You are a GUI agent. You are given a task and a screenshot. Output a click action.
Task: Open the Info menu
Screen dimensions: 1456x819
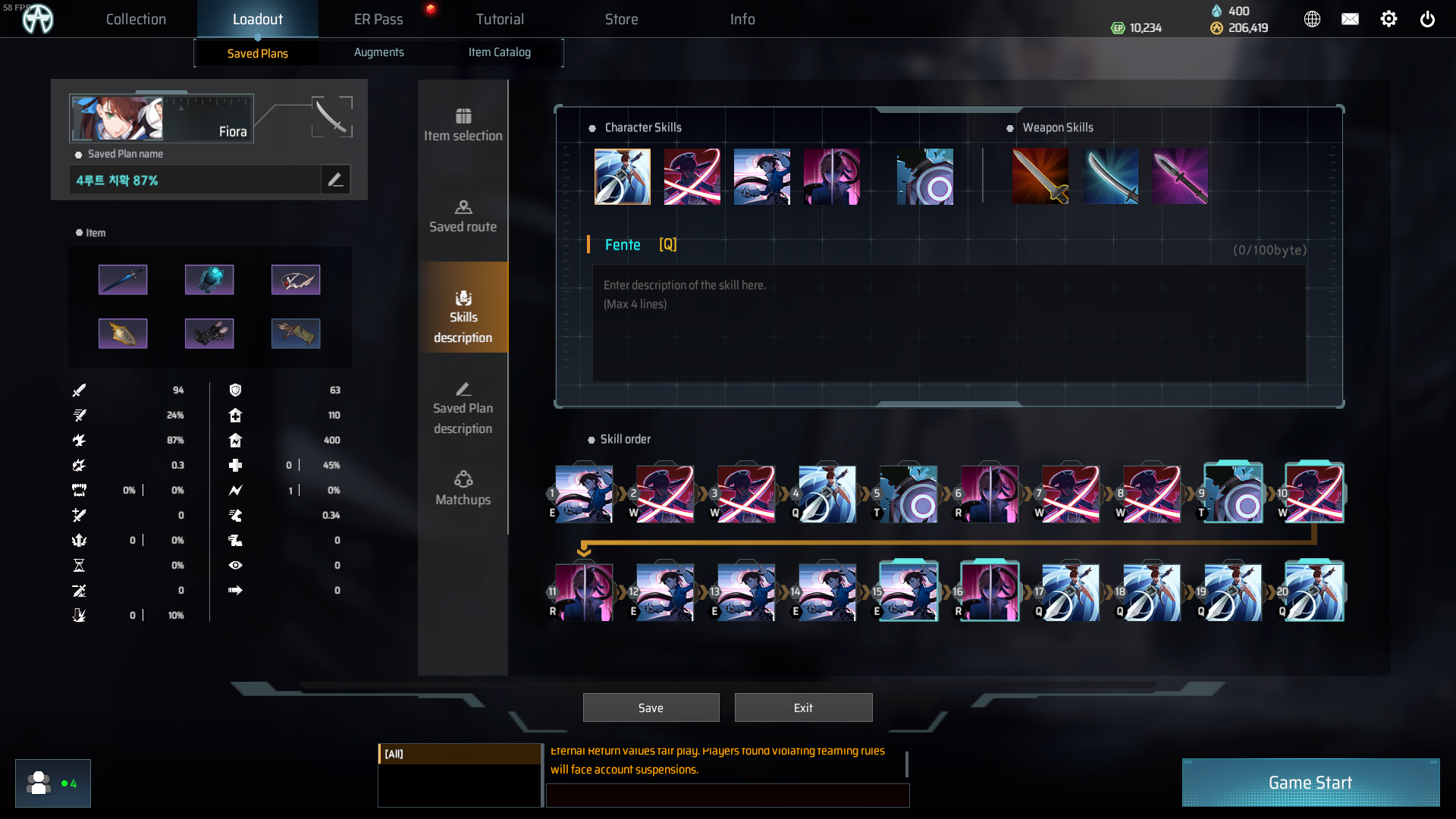[742, 19]
